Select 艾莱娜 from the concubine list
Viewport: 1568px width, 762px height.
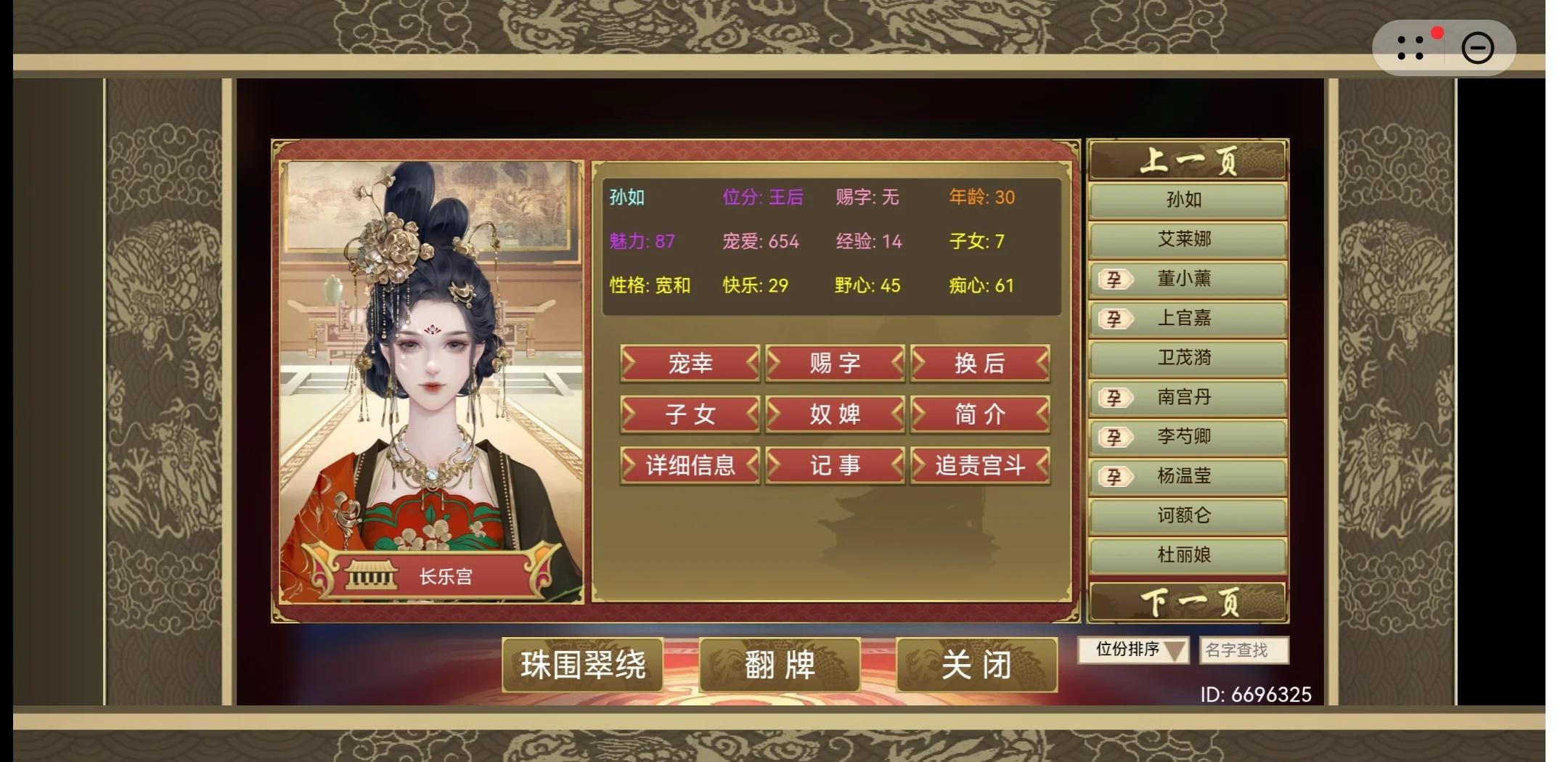pos(1188,239)
